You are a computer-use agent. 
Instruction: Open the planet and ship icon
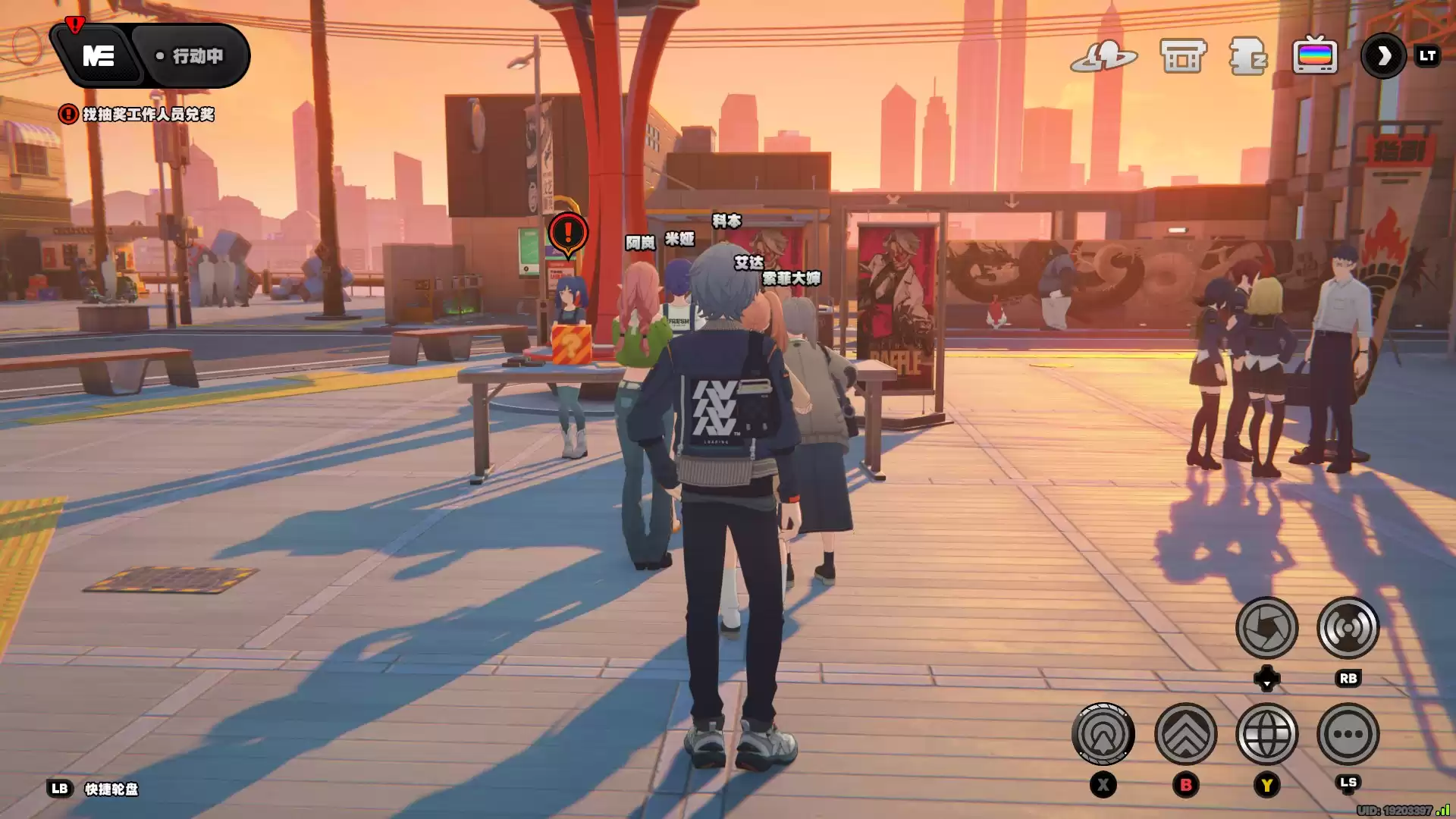point(1103,56)
